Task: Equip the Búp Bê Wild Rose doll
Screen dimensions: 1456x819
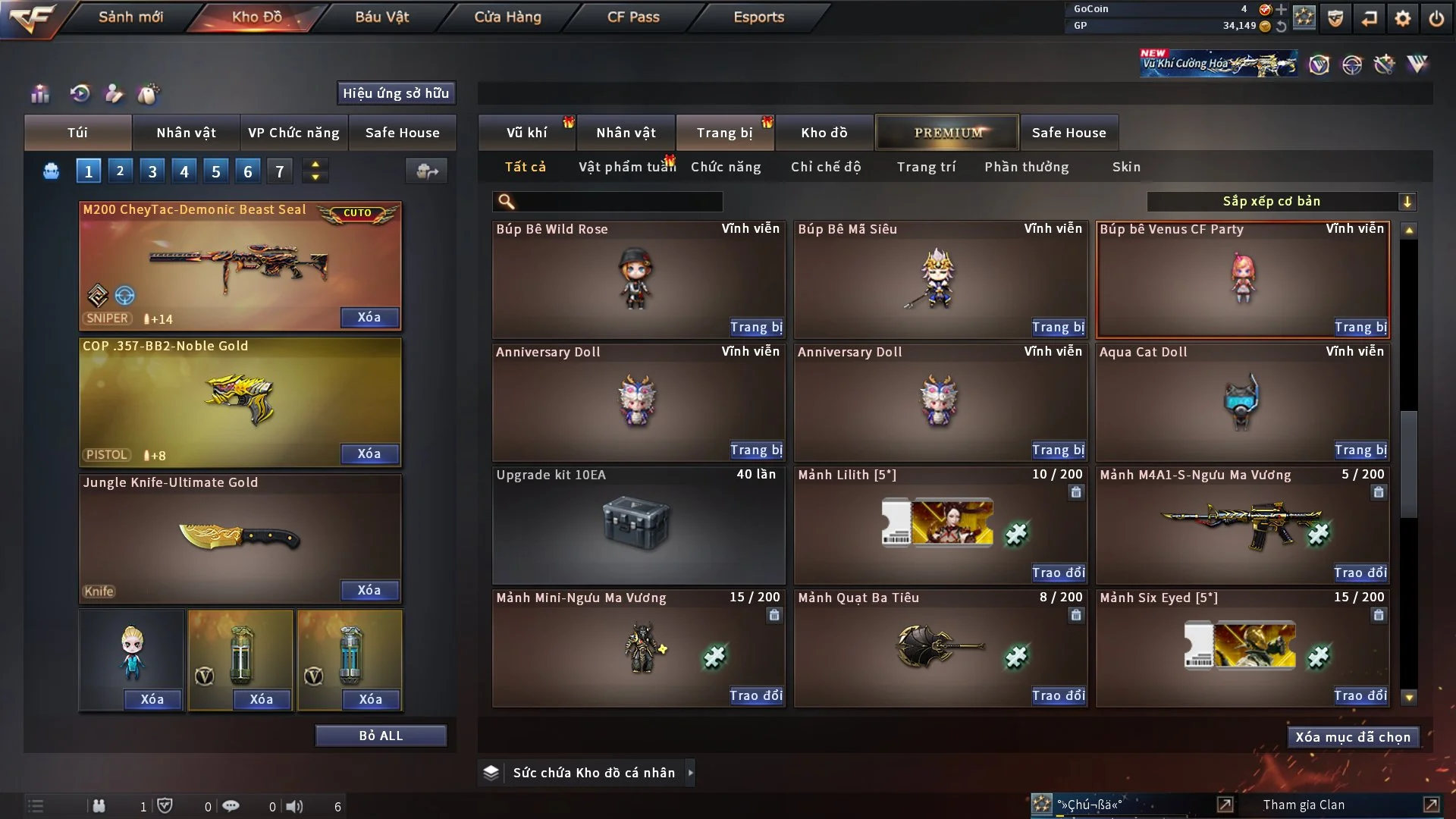Action: coord(756,327)
